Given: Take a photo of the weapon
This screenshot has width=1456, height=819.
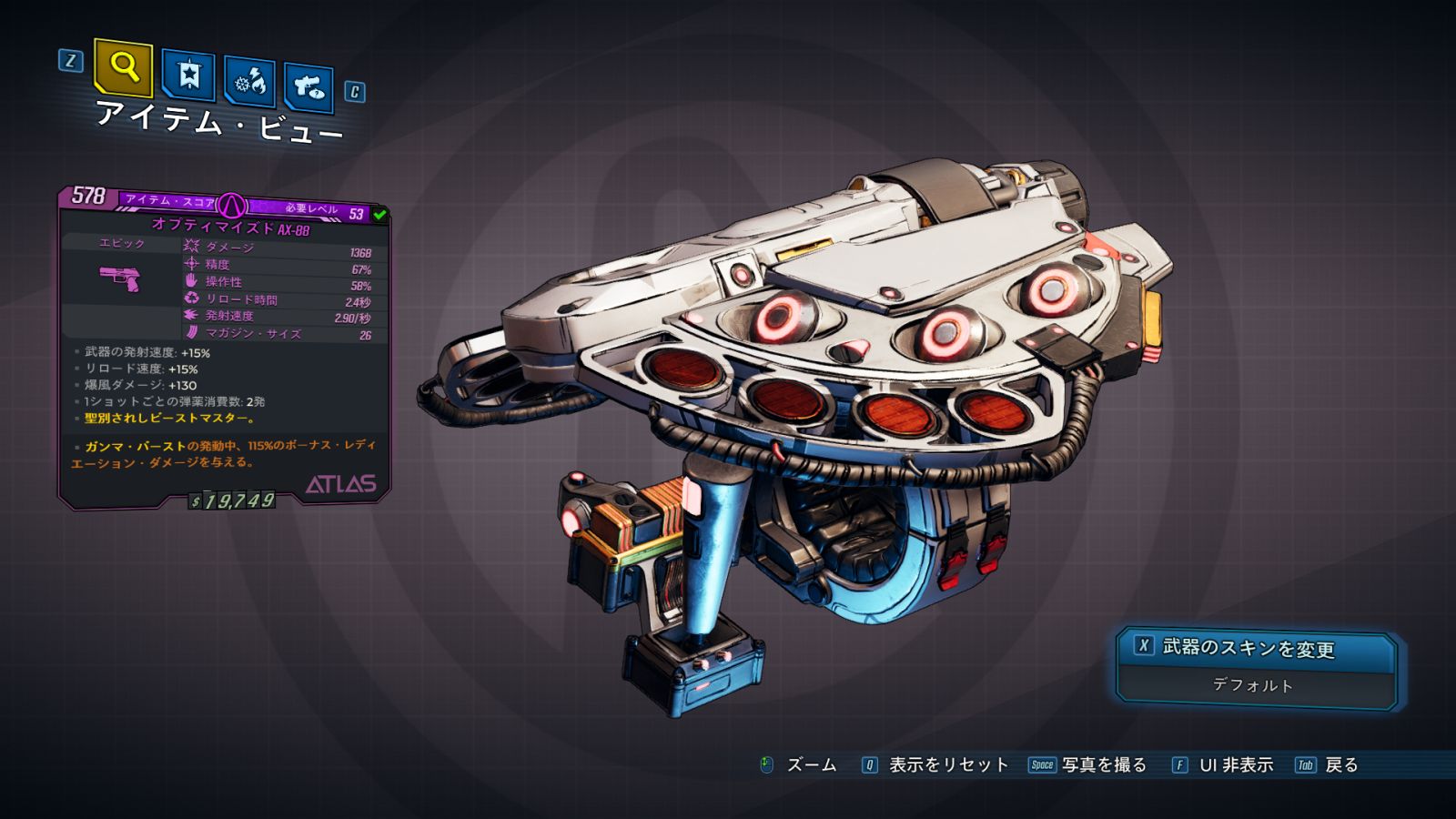Looking at the screenshot, I should [x=1088, y=765].
